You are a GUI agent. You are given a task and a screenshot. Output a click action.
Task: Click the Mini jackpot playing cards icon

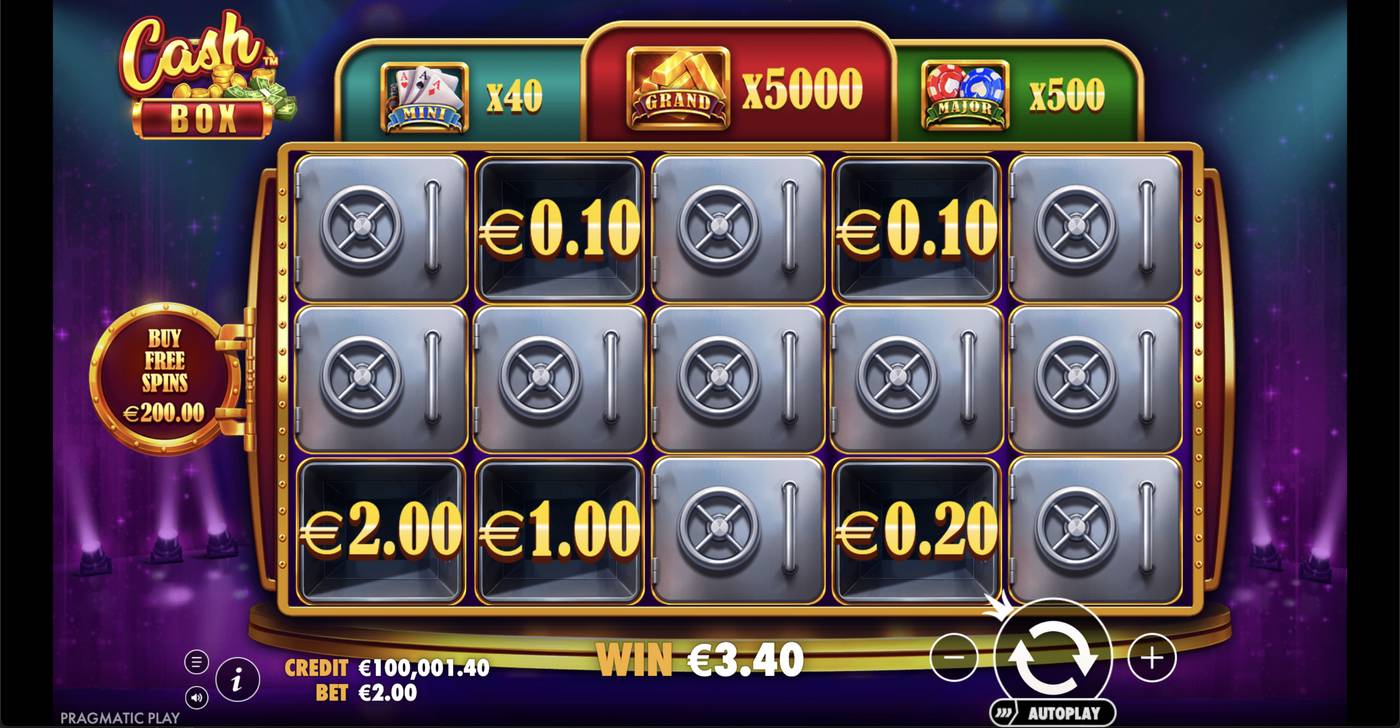pos(422,92)
